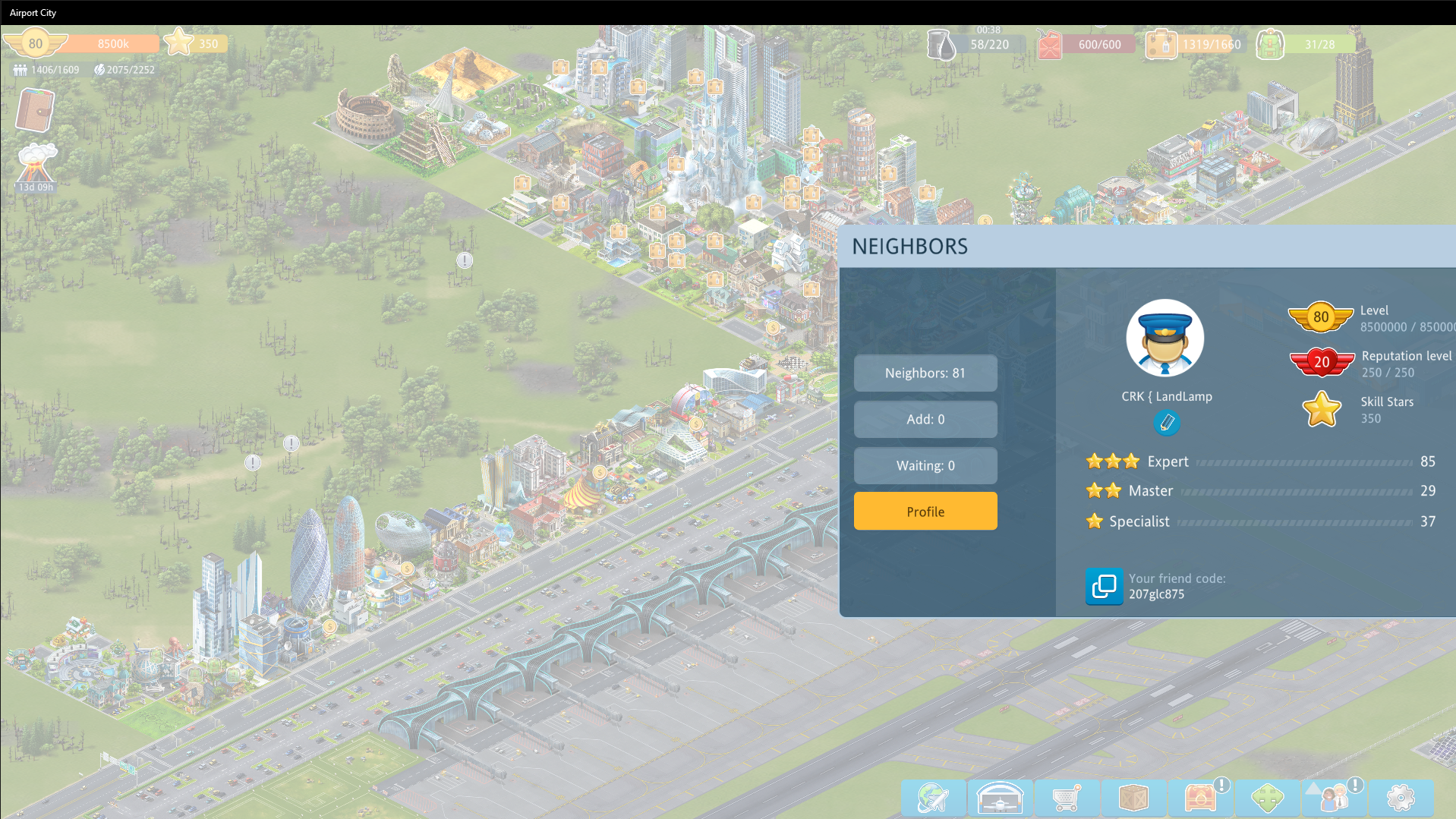1456x819 pixels.
Task: Open the neighbors people button
Action: point(1334,798)
